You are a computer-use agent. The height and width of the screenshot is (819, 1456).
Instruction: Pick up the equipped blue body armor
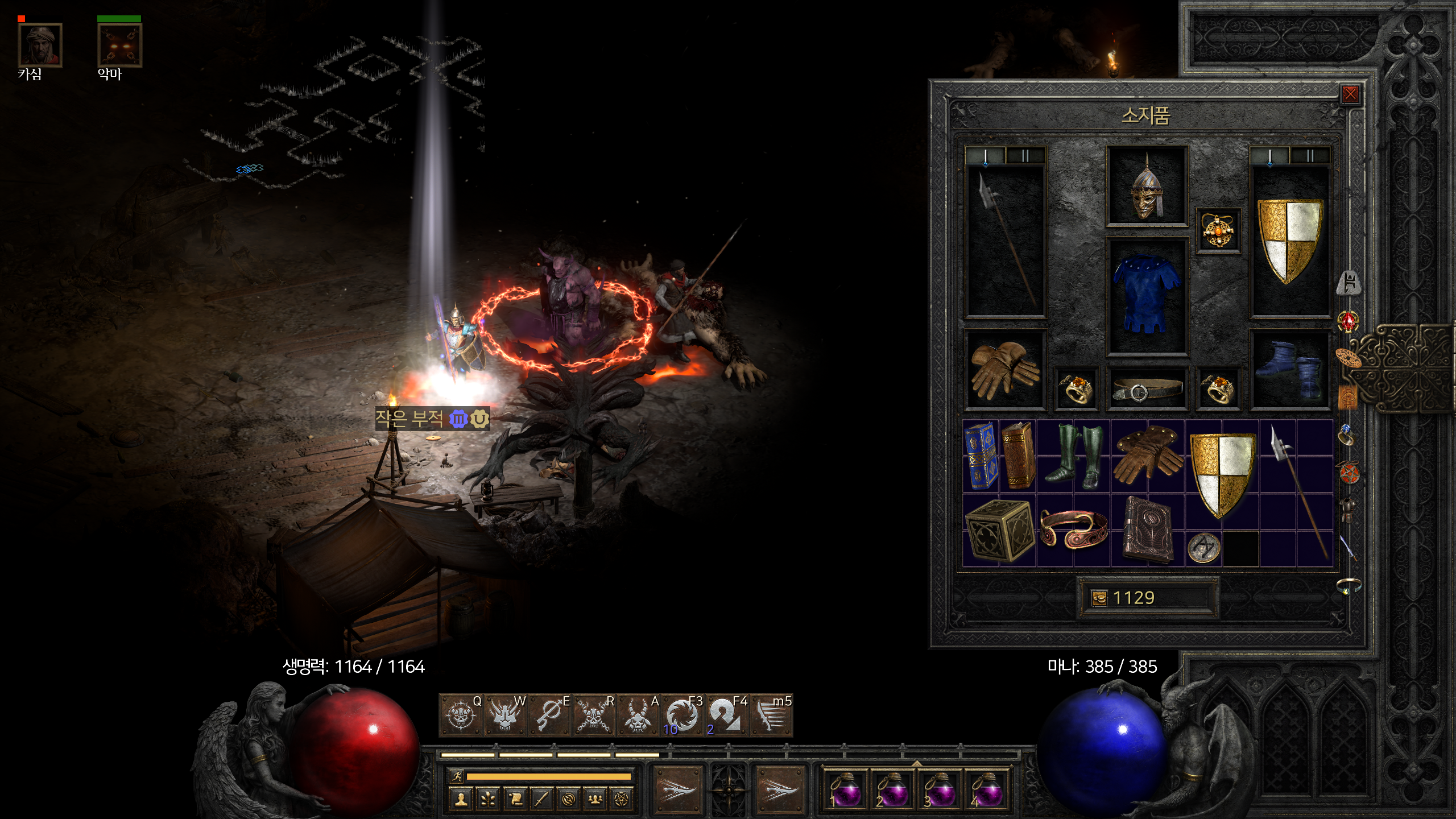pos(1147,296)
